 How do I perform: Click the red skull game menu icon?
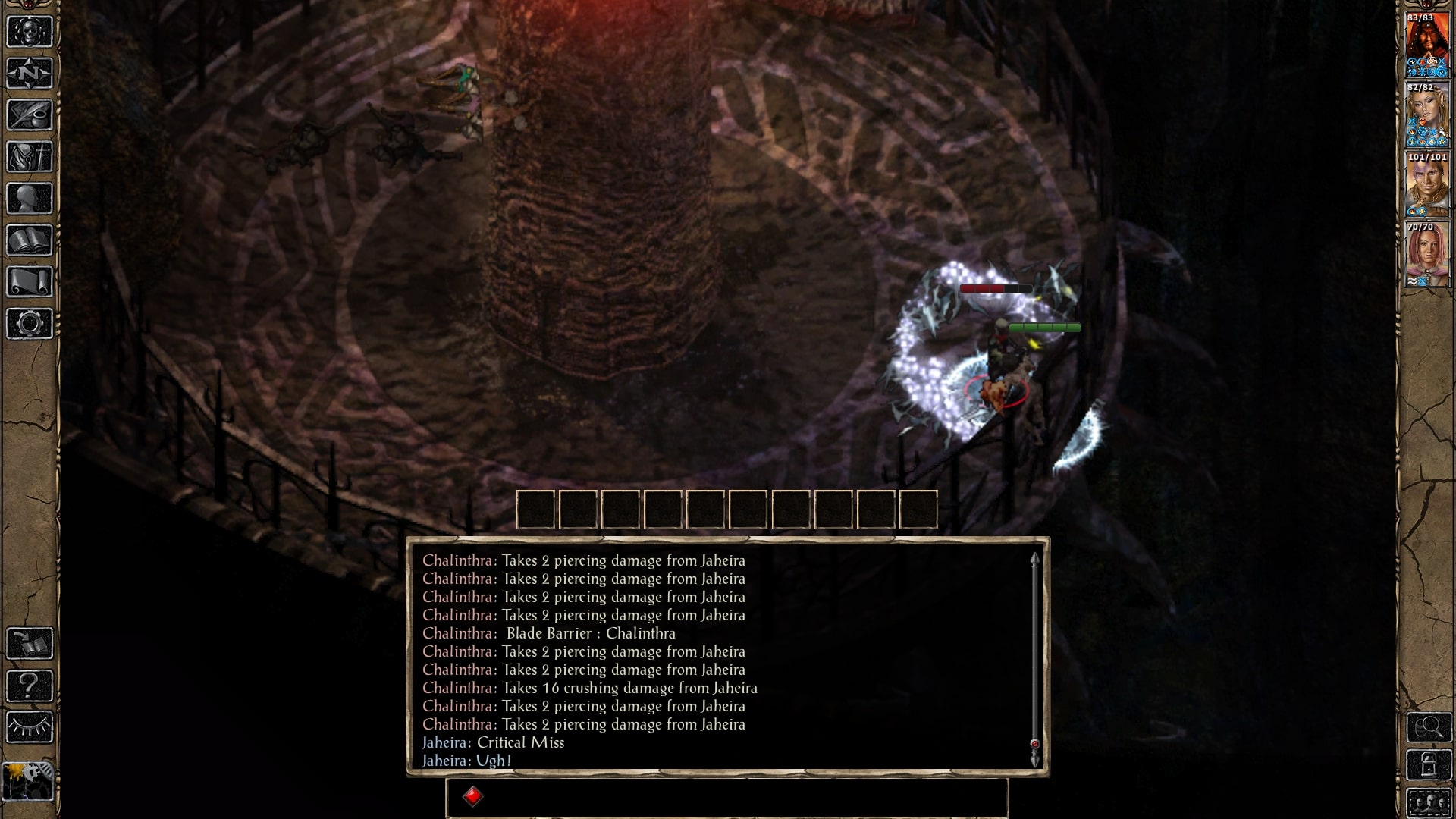(28, 32)
